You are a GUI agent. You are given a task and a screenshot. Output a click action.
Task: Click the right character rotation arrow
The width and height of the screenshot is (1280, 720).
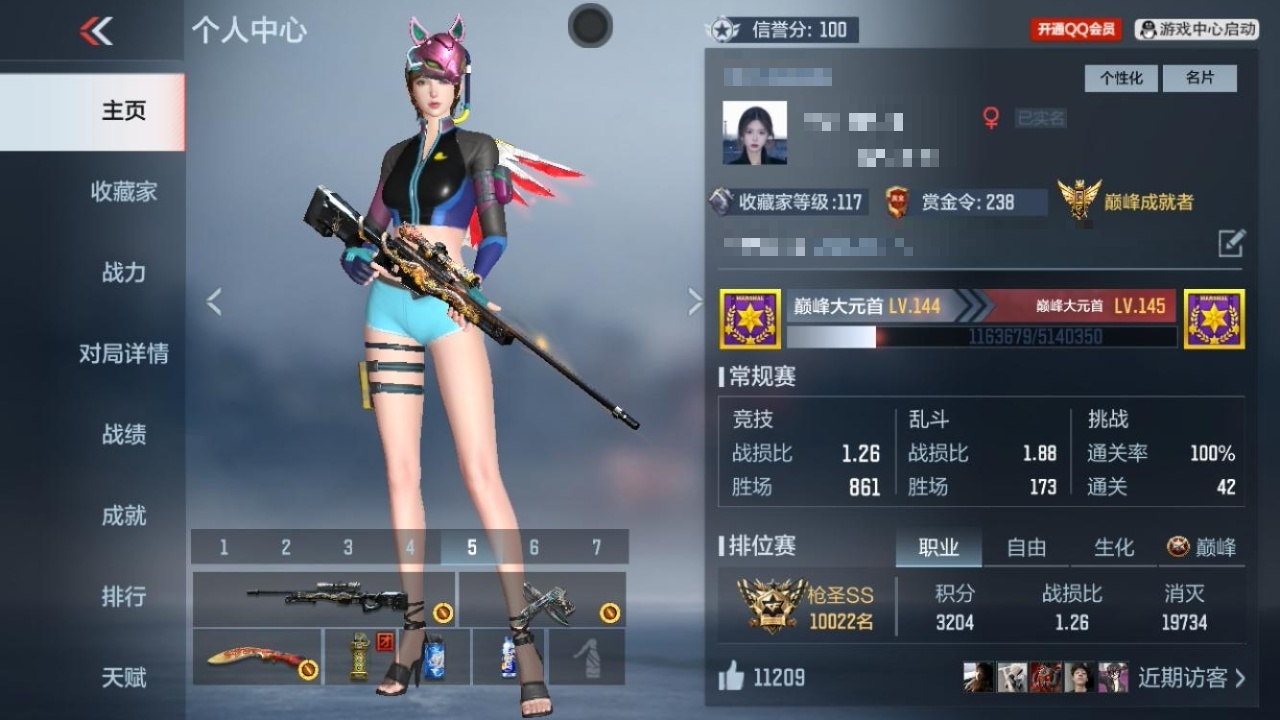point(695,300)
